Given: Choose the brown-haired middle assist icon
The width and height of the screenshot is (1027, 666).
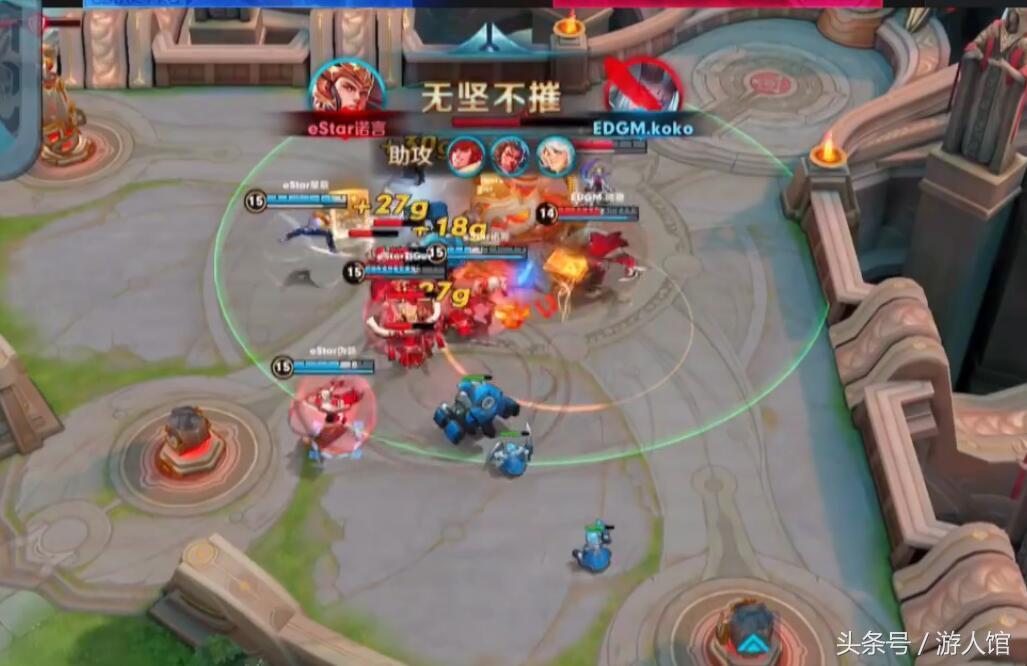Looking at the screenshot, I should [510, 155].
